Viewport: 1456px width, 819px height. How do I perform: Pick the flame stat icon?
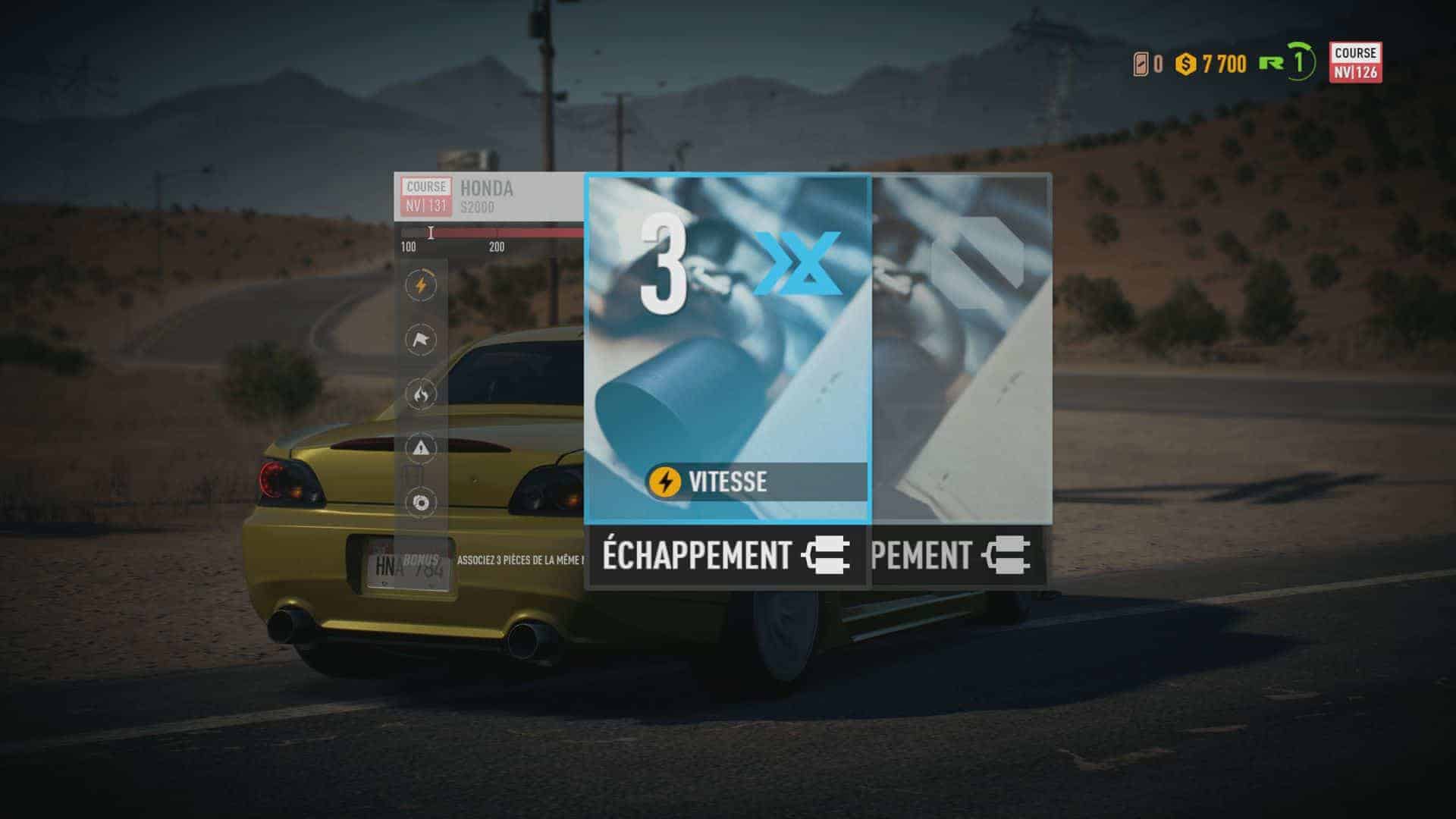click(421, 394)
